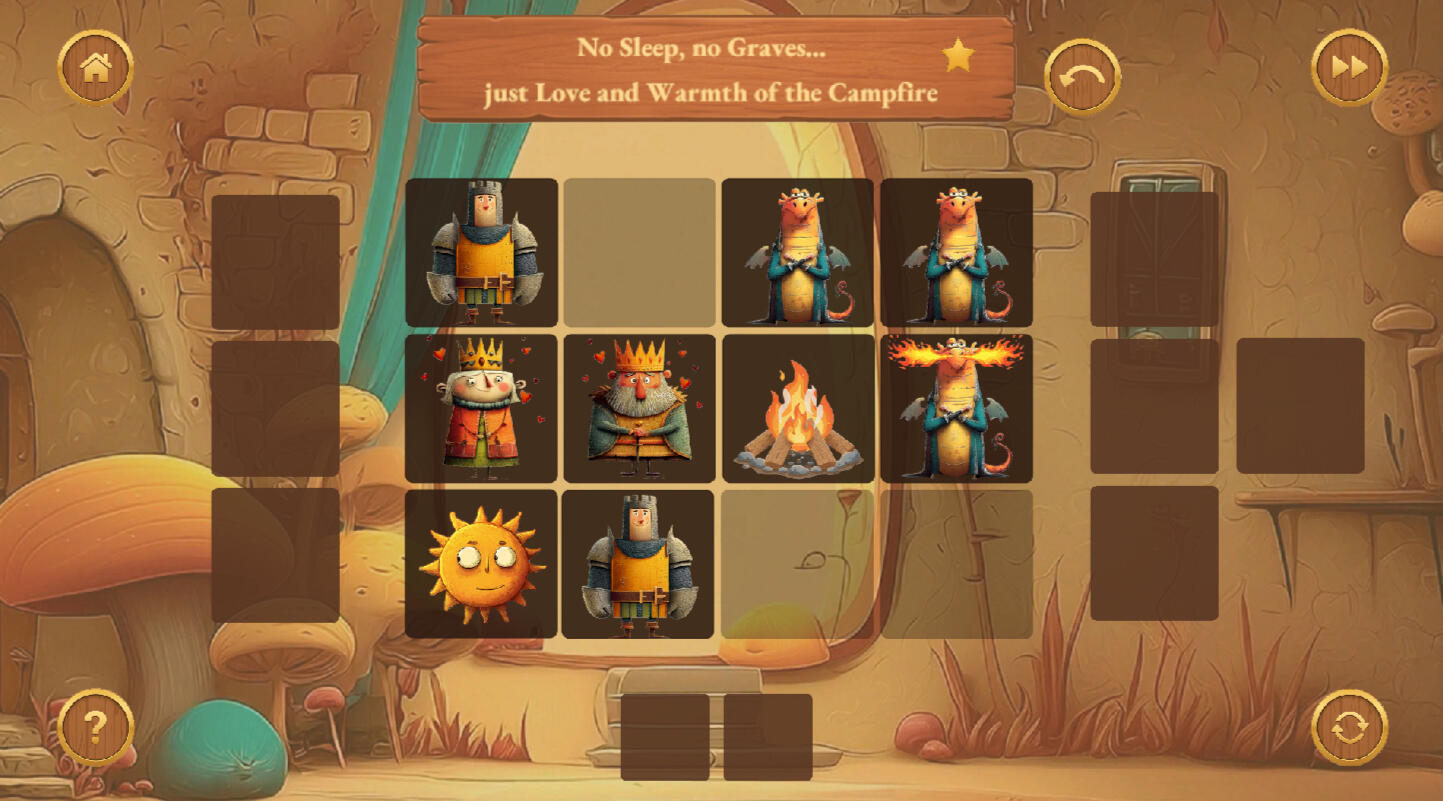Select the queen tile with hearts
The image size is (1443, 801).
pos(481,408)
